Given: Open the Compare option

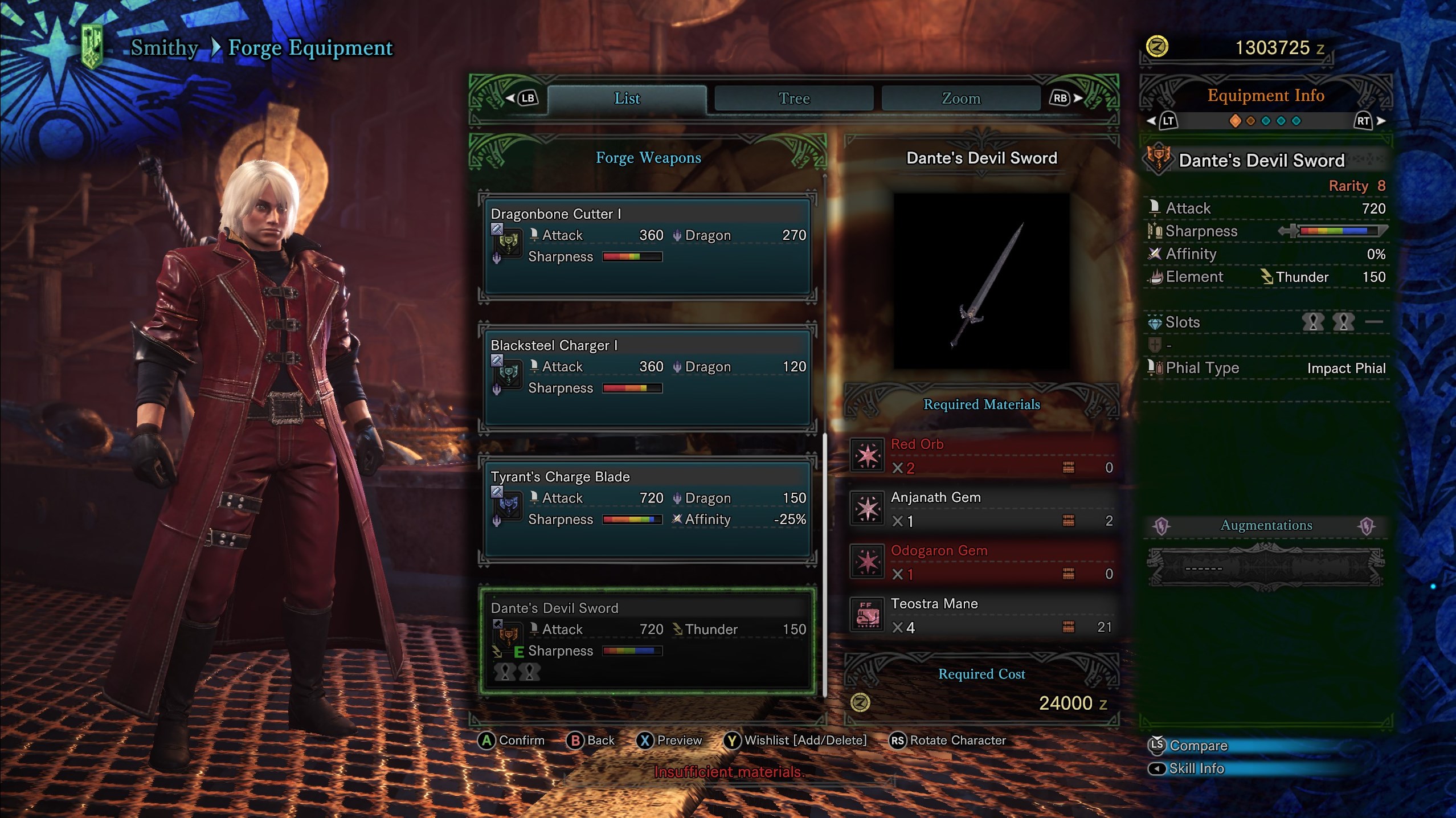Looking at the screenshot, I should pos(1198,746).
